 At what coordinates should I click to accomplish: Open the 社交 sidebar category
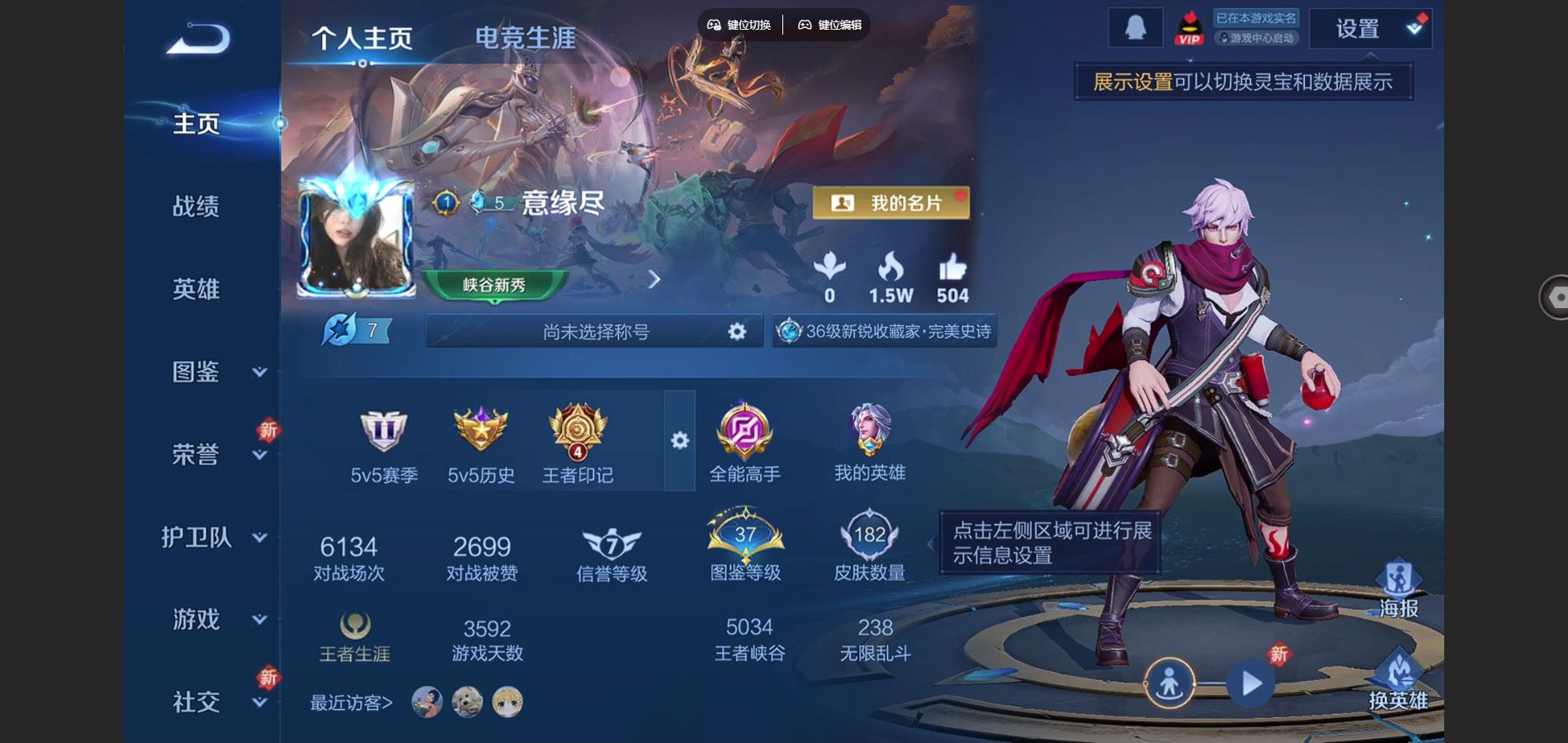point(215,702)
